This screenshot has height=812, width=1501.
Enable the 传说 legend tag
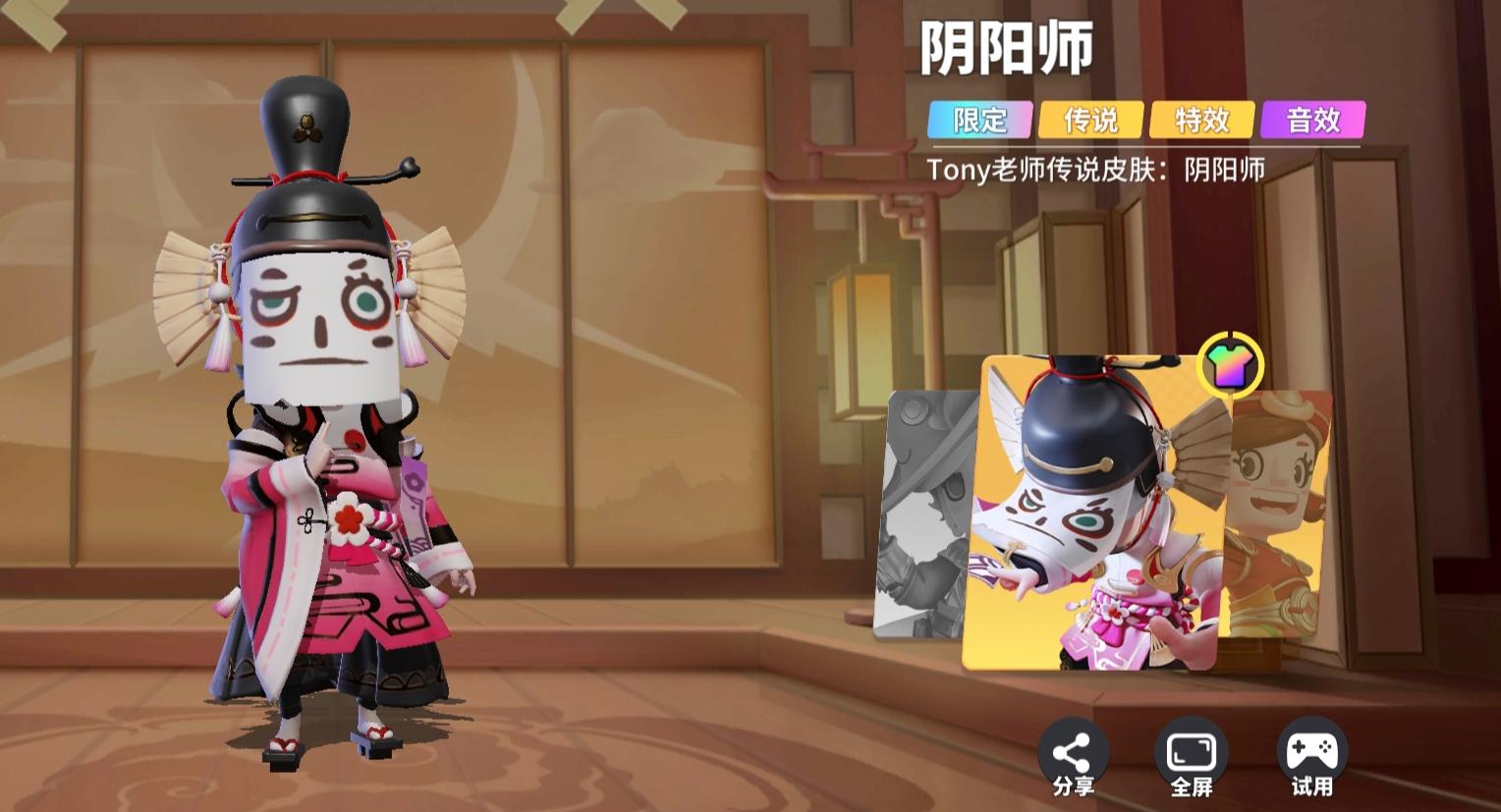[1090, 120]
